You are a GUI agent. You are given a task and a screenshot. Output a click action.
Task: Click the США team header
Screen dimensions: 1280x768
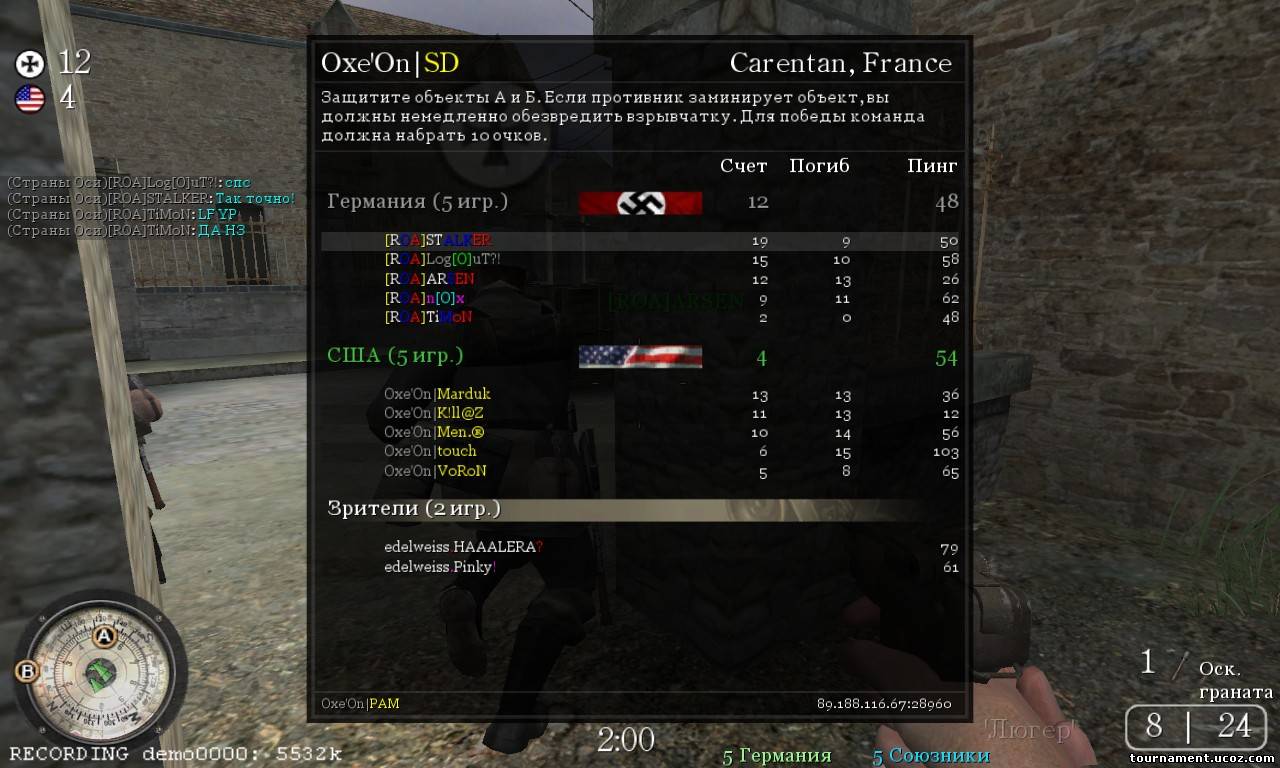395,356
